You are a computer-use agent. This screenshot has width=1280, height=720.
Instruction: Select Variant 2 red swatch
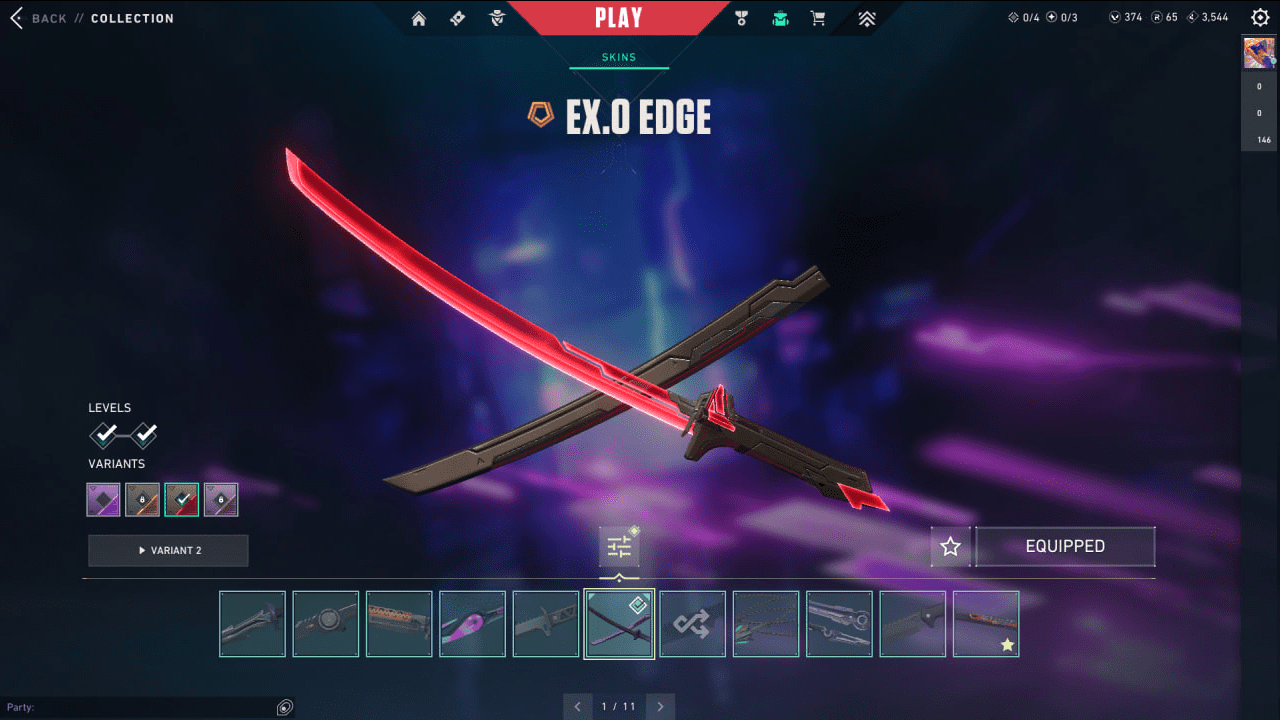point(181,499)
